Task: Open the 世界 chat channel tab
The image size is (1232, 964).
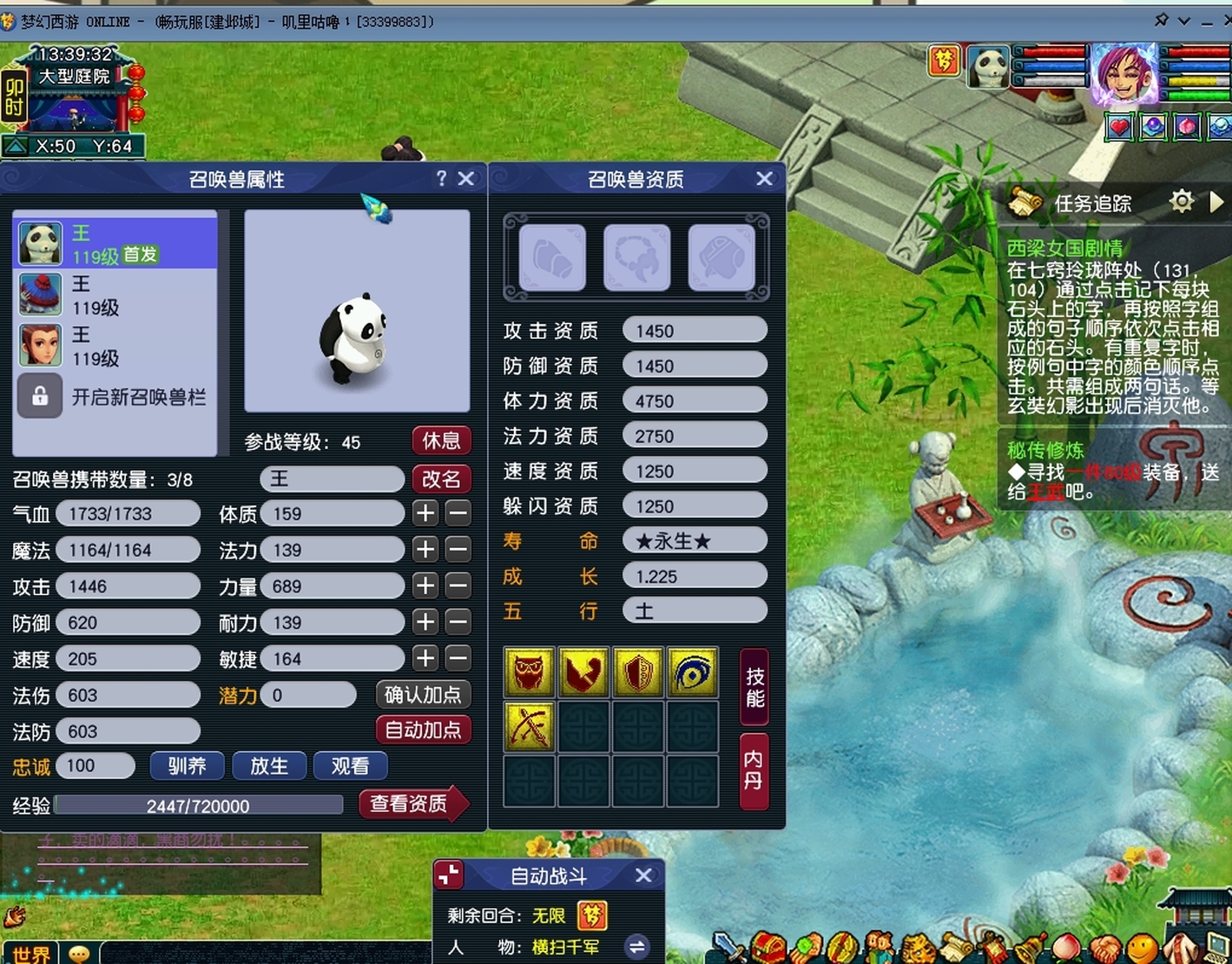Action: (x=31, y=954)
